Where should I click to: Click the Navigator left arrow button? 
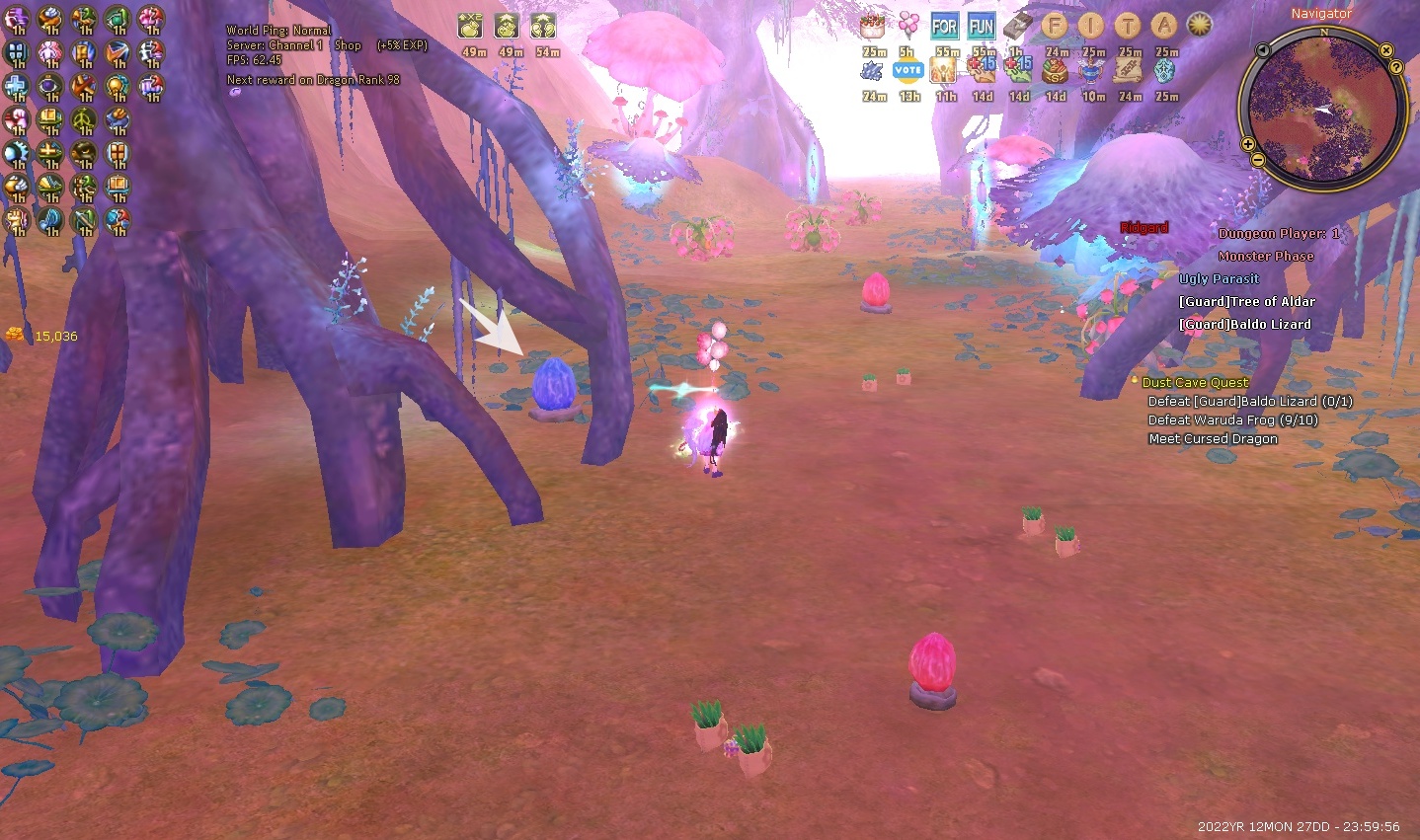pyautogui.click(x=1263, y=49)
